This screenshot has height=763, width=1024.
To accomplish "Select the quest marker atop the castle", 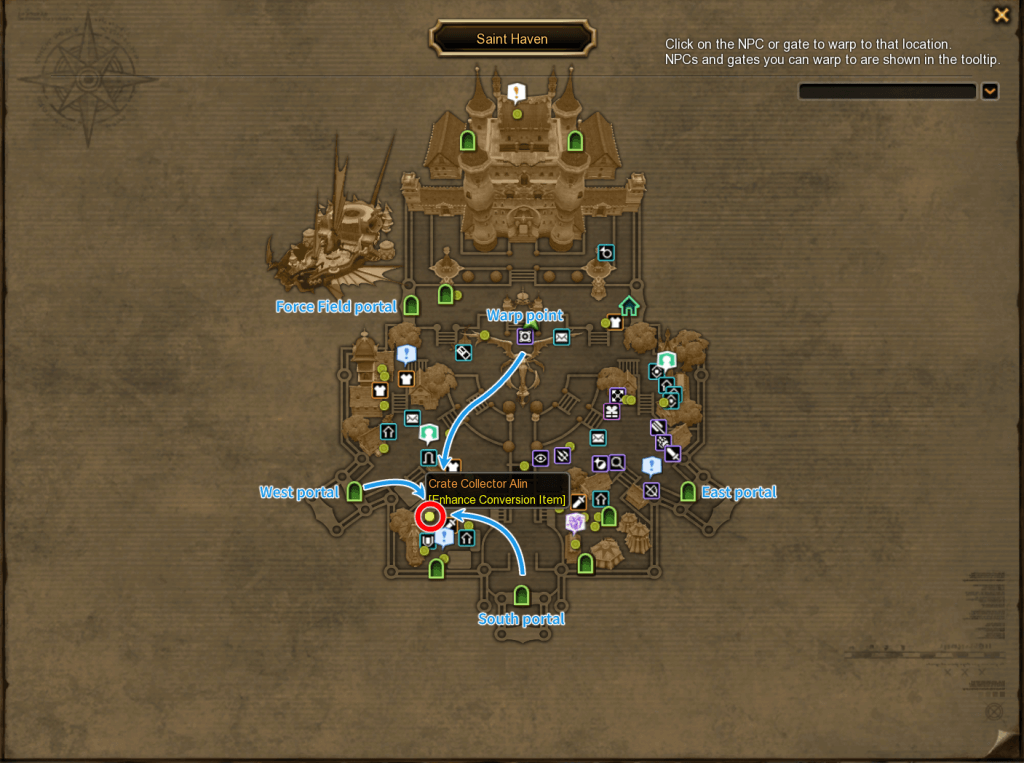I will pos(516,94).
